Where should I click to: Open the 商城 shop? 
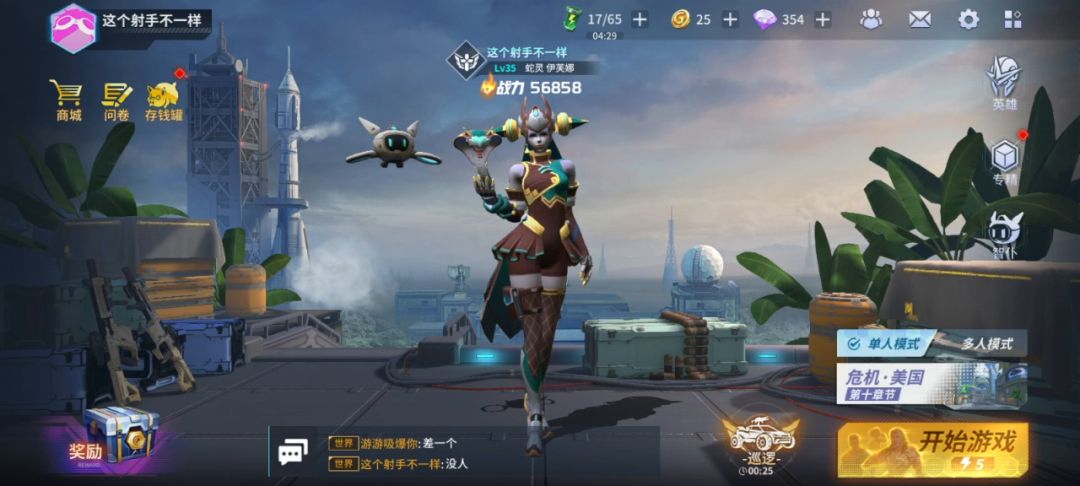coord(68,101)
